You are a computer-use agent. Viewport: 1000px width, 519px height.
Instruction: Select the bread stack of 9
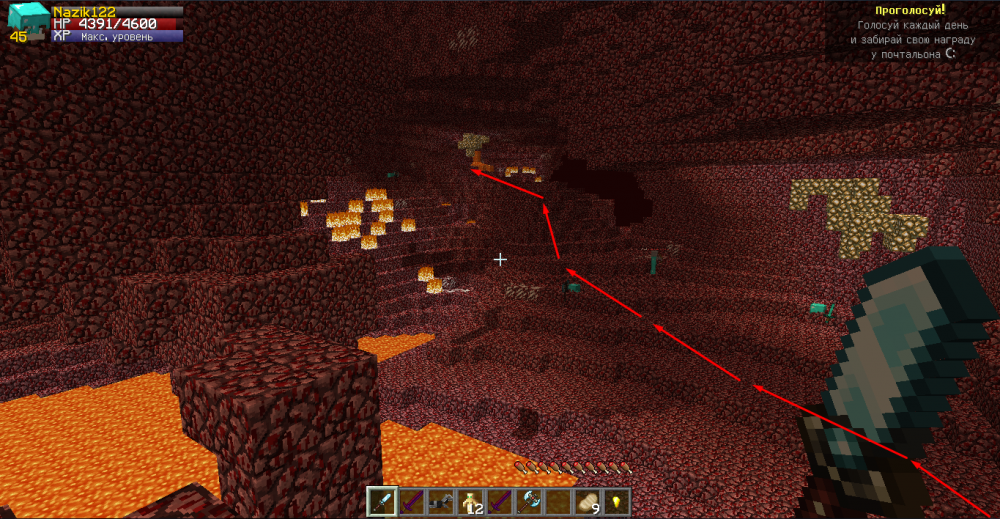(x=586, y=501)
